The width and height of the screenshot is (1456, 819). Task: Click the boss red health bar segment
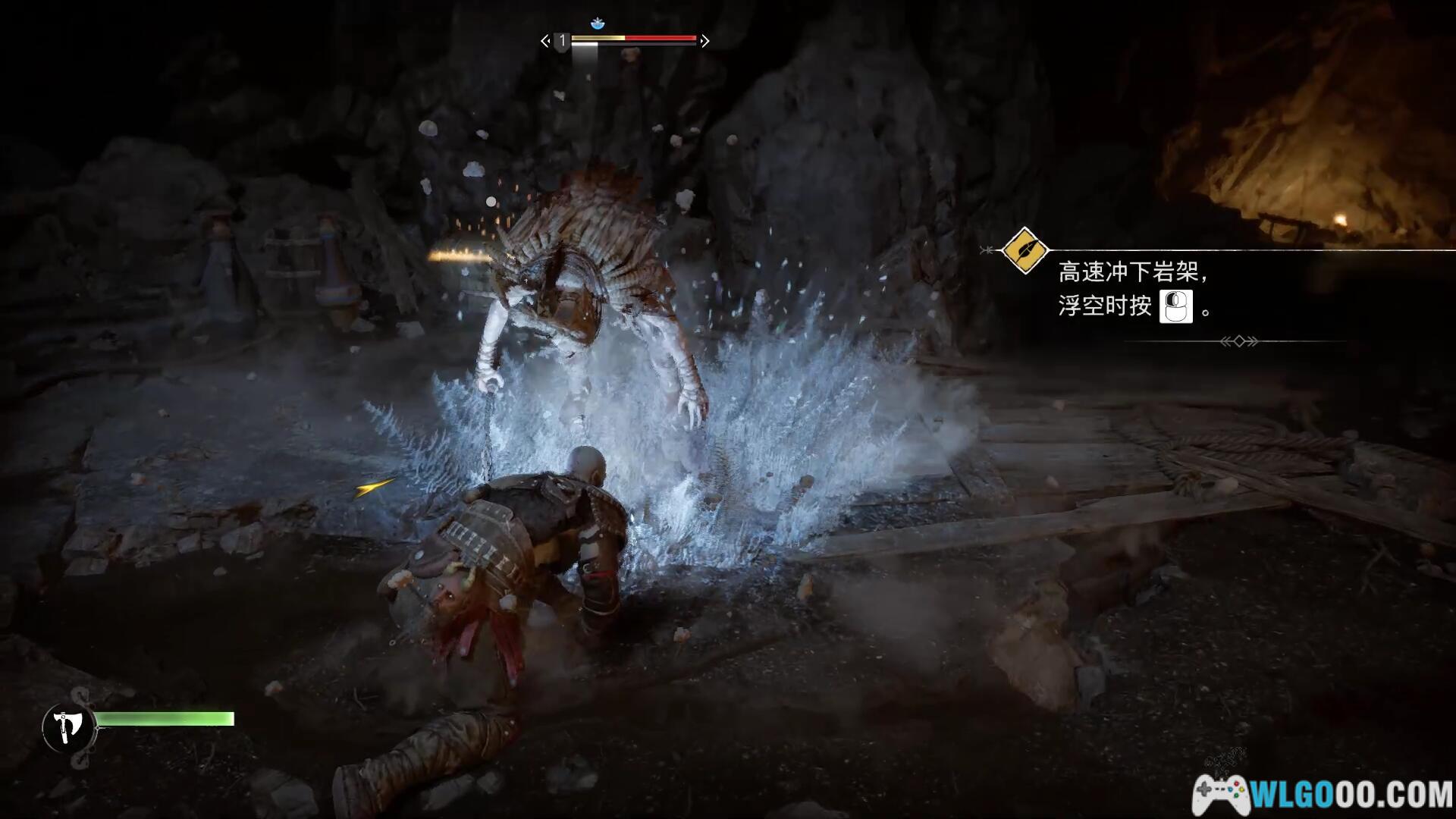tap(661, 37)
